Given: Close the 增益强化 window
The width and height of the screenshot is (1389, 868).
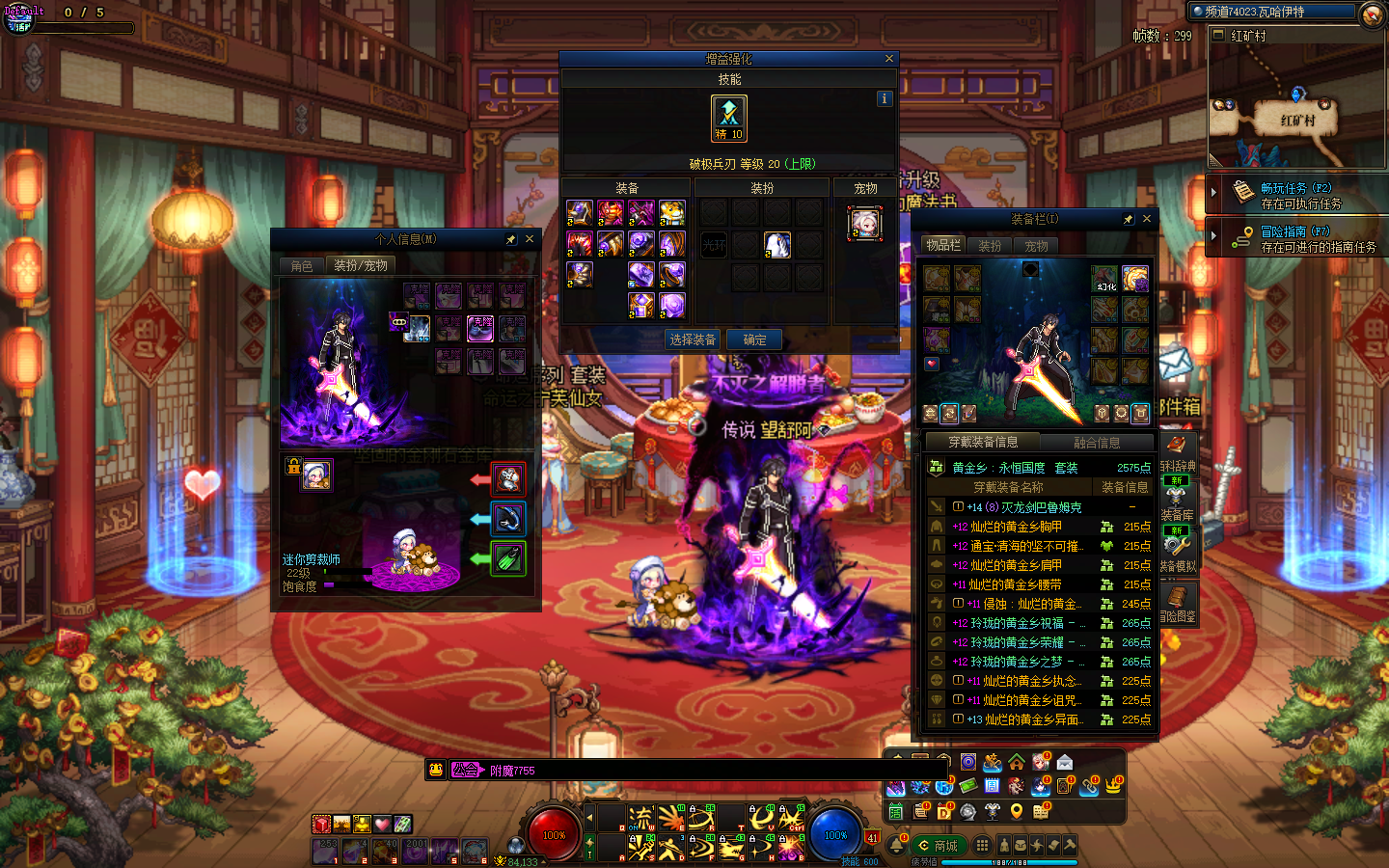Looking at the screenshot, I should [x=888, y=59].
